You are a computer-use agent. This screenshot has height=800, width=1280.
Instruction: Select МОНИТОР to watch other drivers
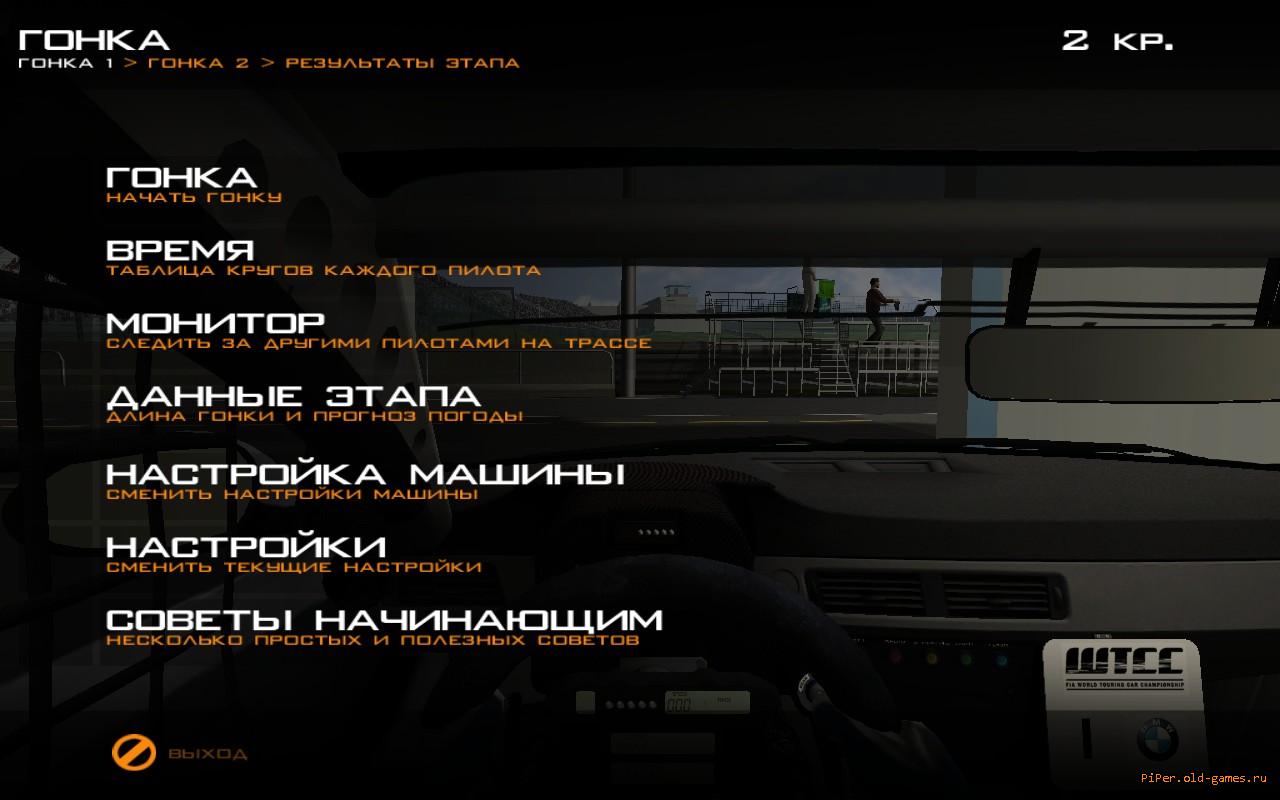coord(215,324)
